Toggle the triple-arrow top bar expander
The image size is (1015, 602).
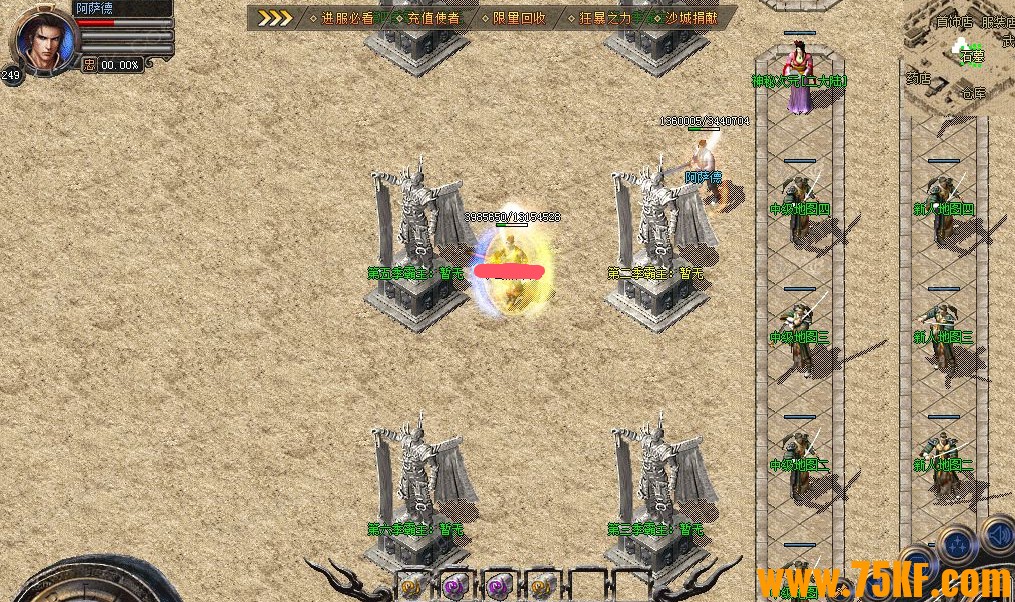pyautogui.click(x=274, y=18)
